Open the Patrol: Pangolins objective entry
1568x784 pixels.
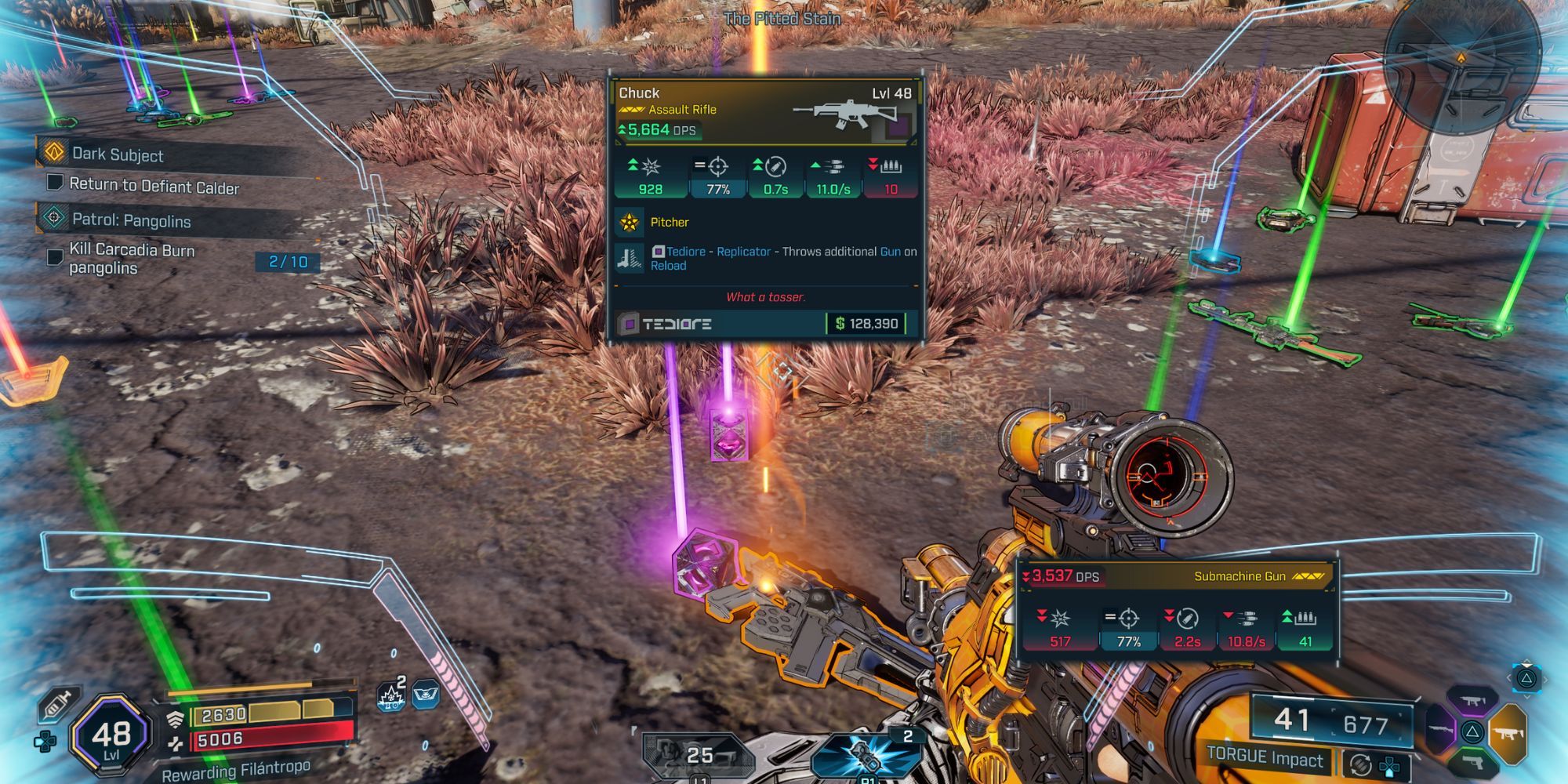(131, 220)
